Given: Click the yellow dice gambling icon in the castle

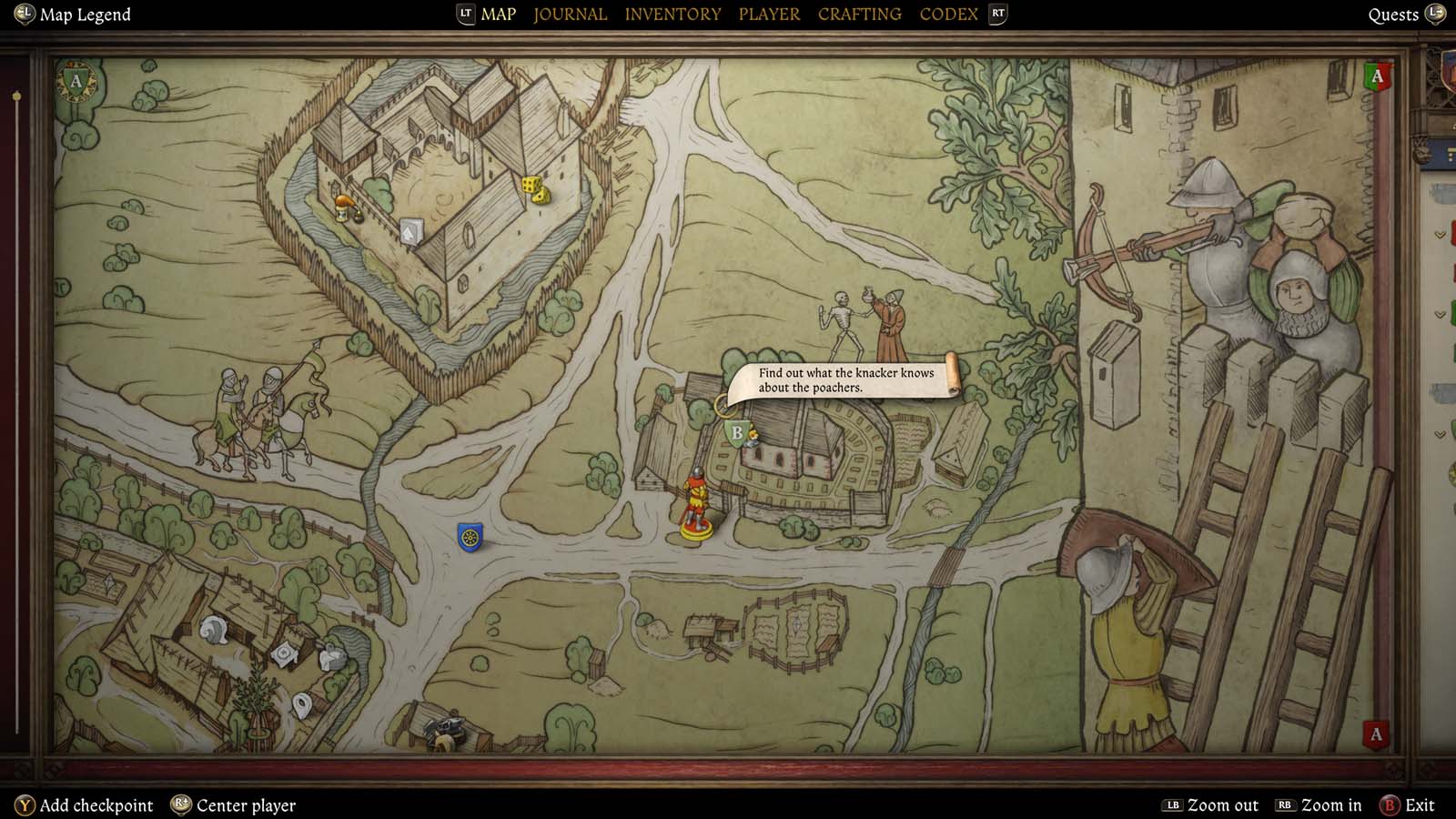Looking at the screenshot, I should [x=535, y=187].
